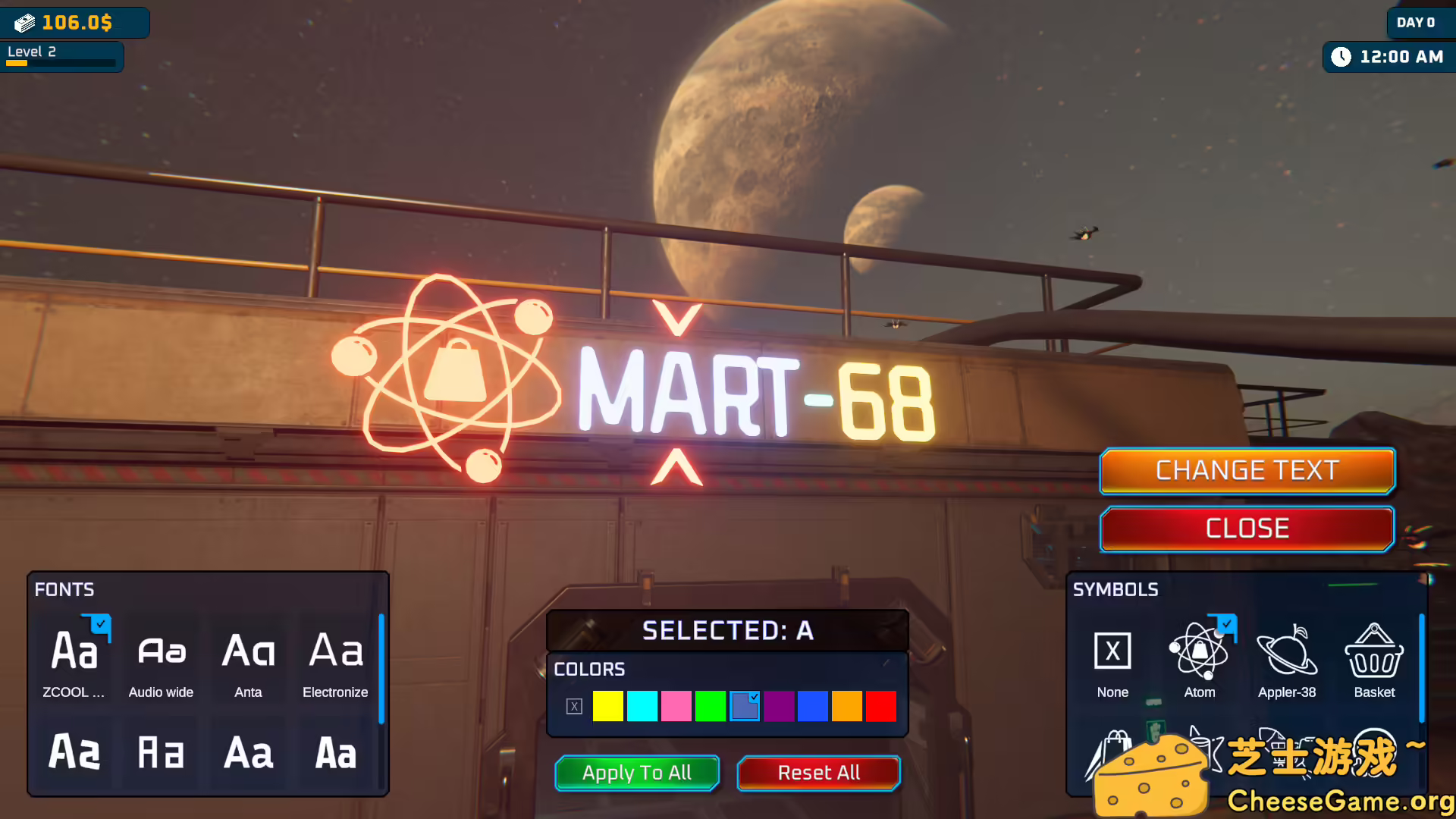This screenshot has height=819, width=1456.
Task: Select the Audio wide font
Action: (x=161, y=652)
